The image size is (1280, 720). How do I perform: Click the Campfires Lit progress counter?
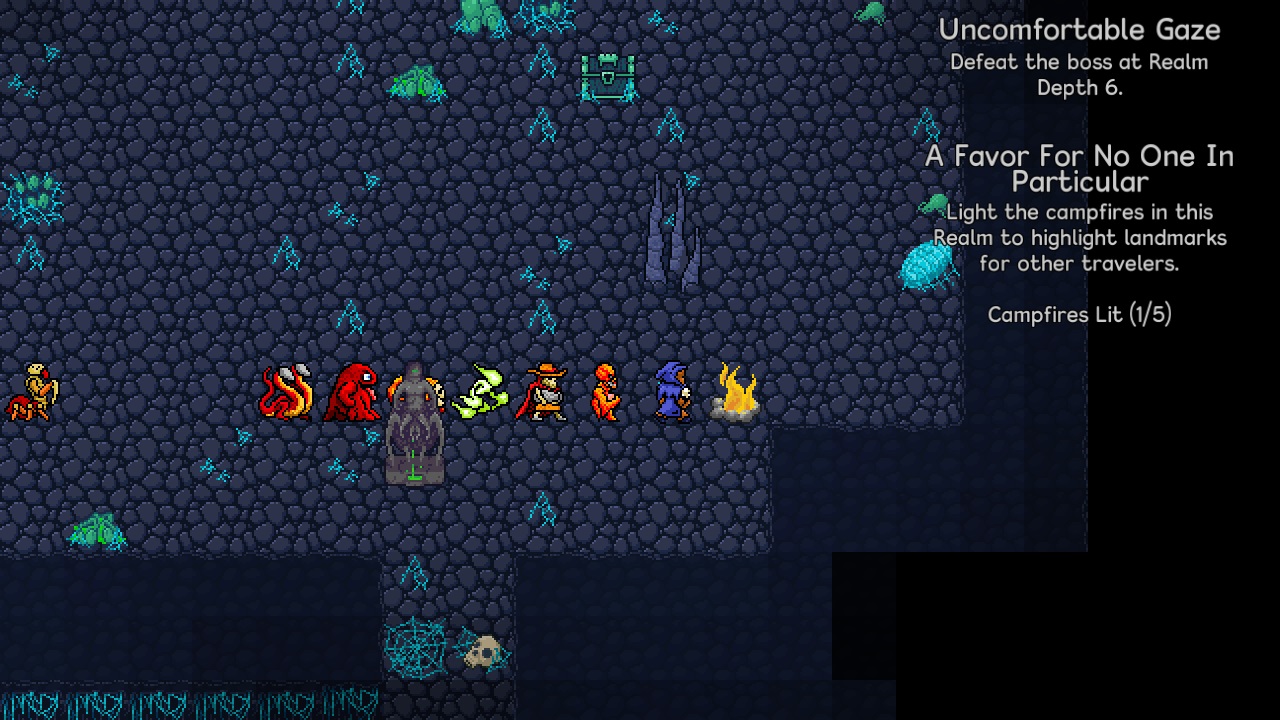click(x=1081, y=315)
